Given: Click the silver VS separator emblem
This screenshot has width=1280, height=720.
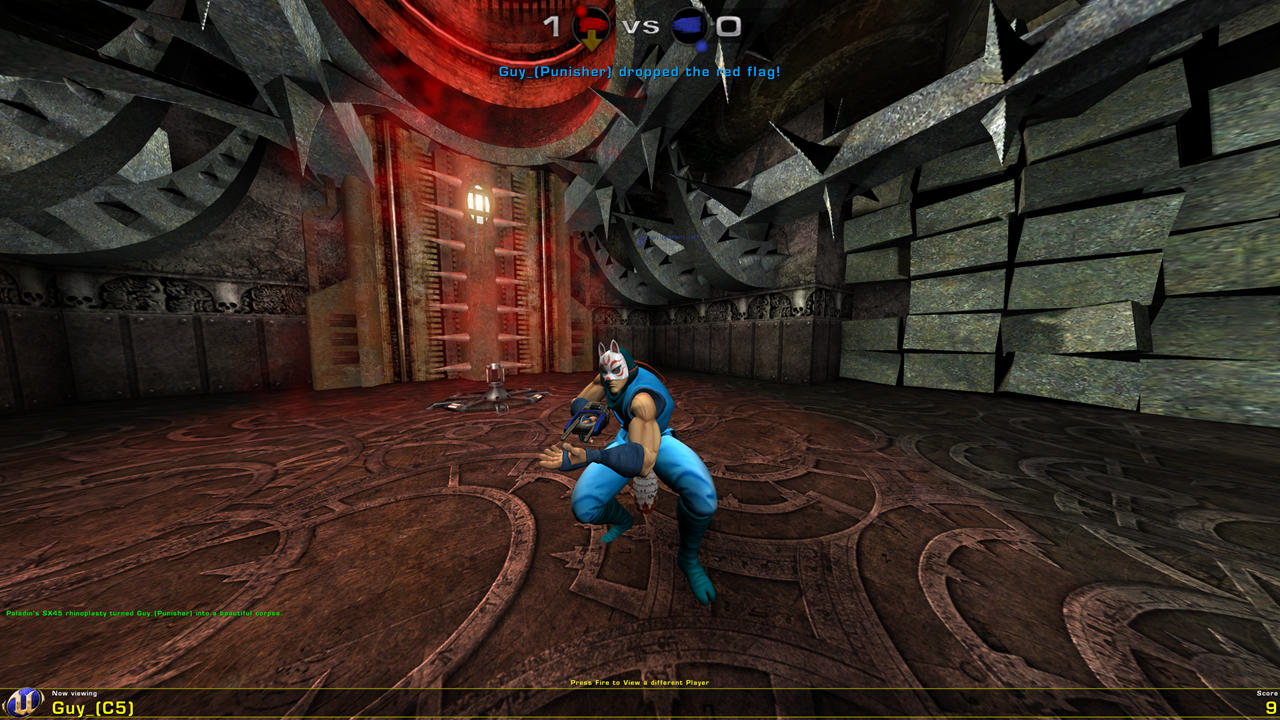Looking at the screenshot, I should coord(640,25).
